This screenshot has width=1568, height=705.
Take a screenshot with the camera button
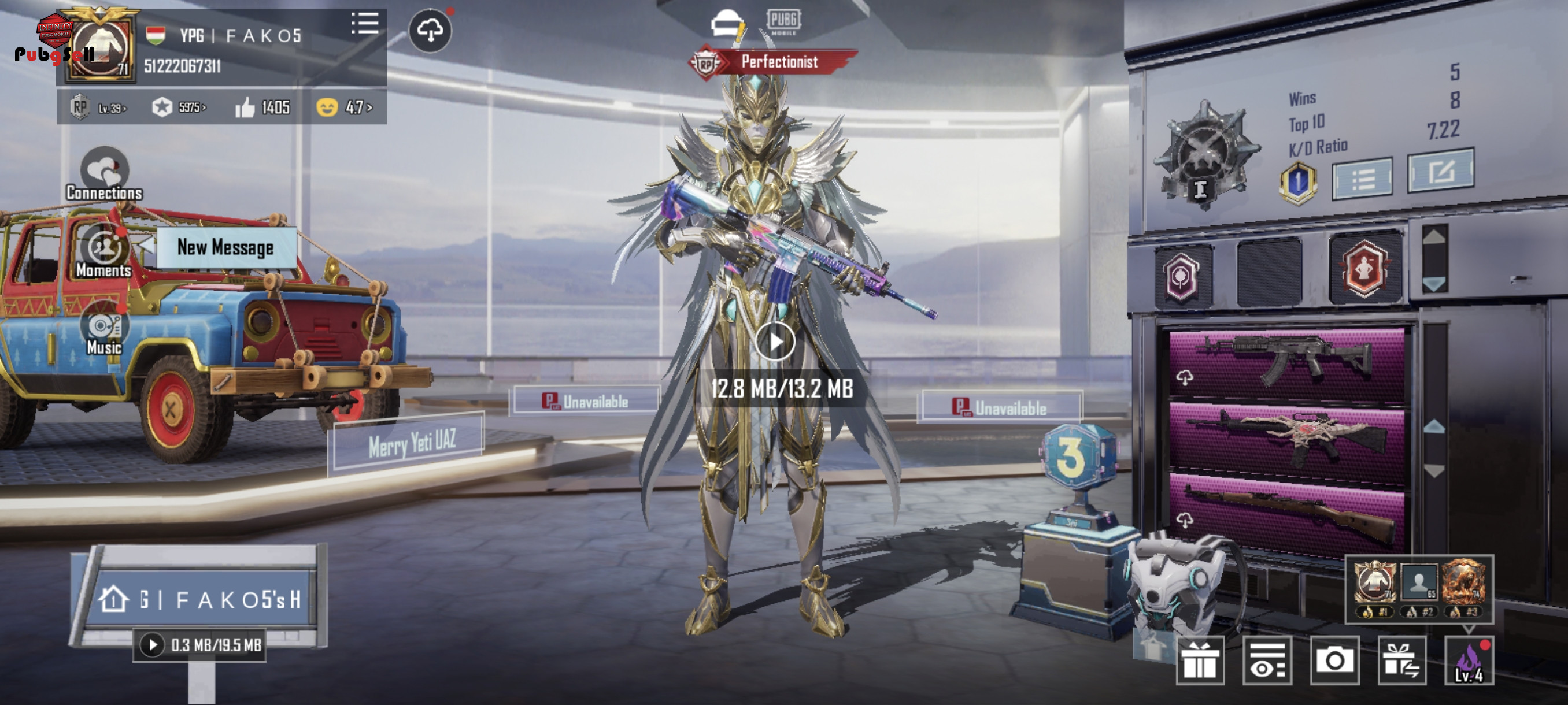click(x=1334, y=661)
